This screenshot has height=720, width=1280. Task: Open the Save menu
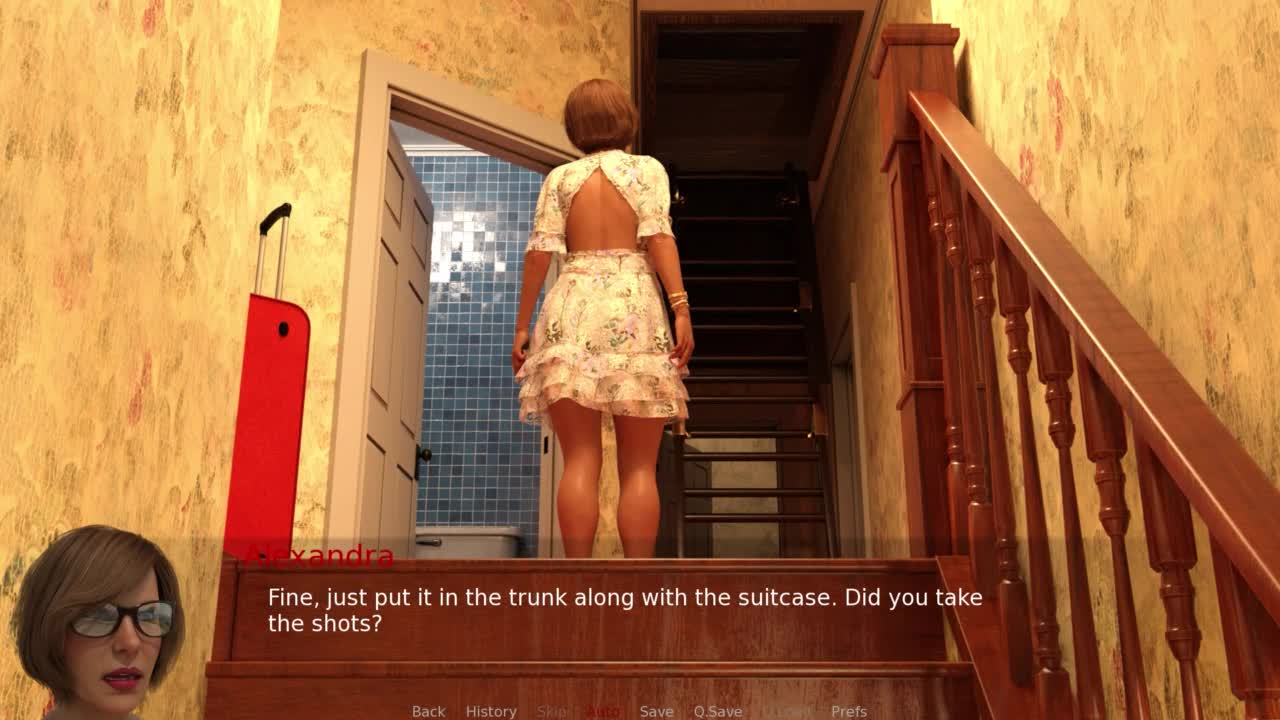tap(656, 711)
